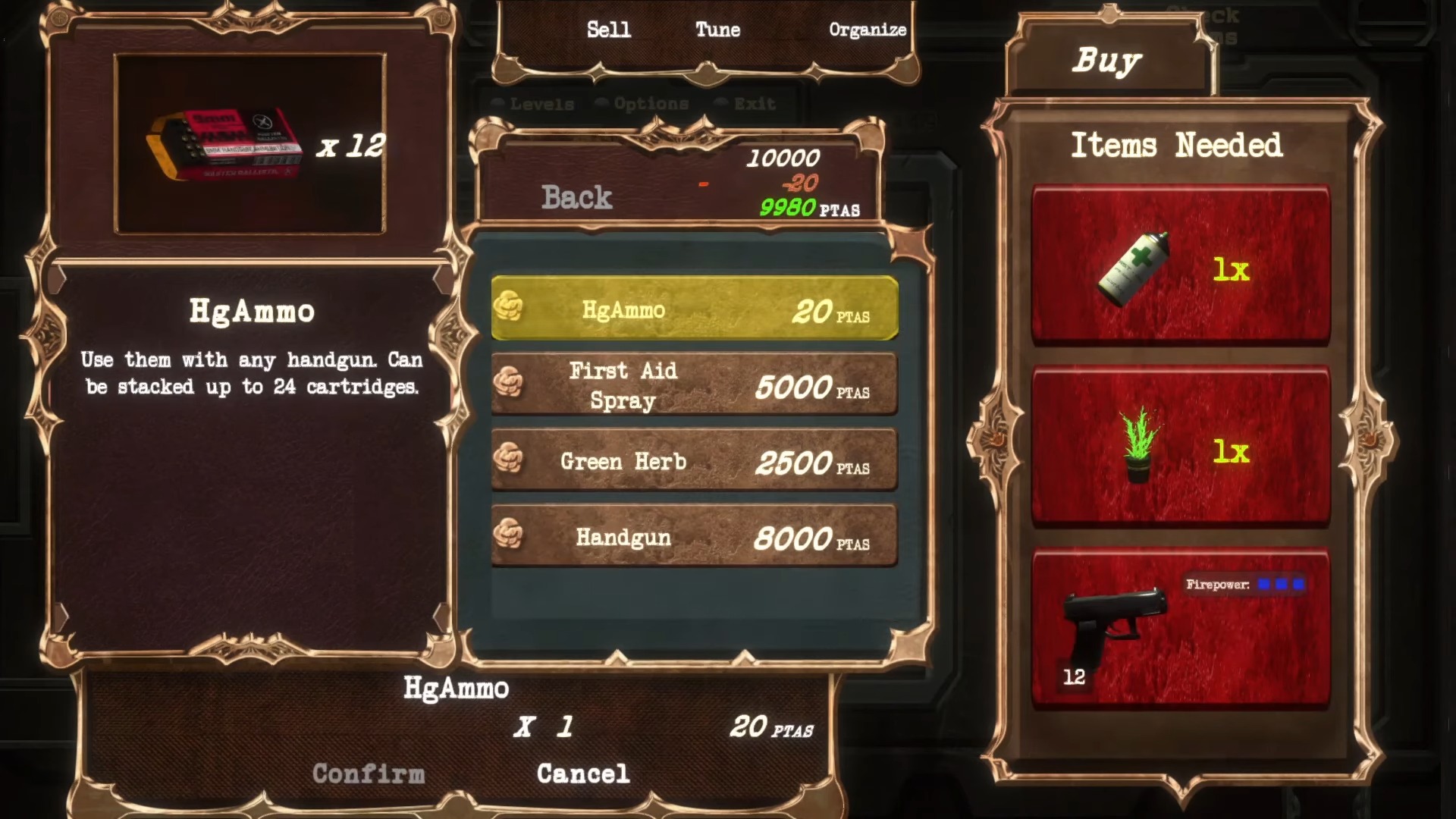Switch to the Sell tab
1456x819 pixels.
tap(608, 30)
